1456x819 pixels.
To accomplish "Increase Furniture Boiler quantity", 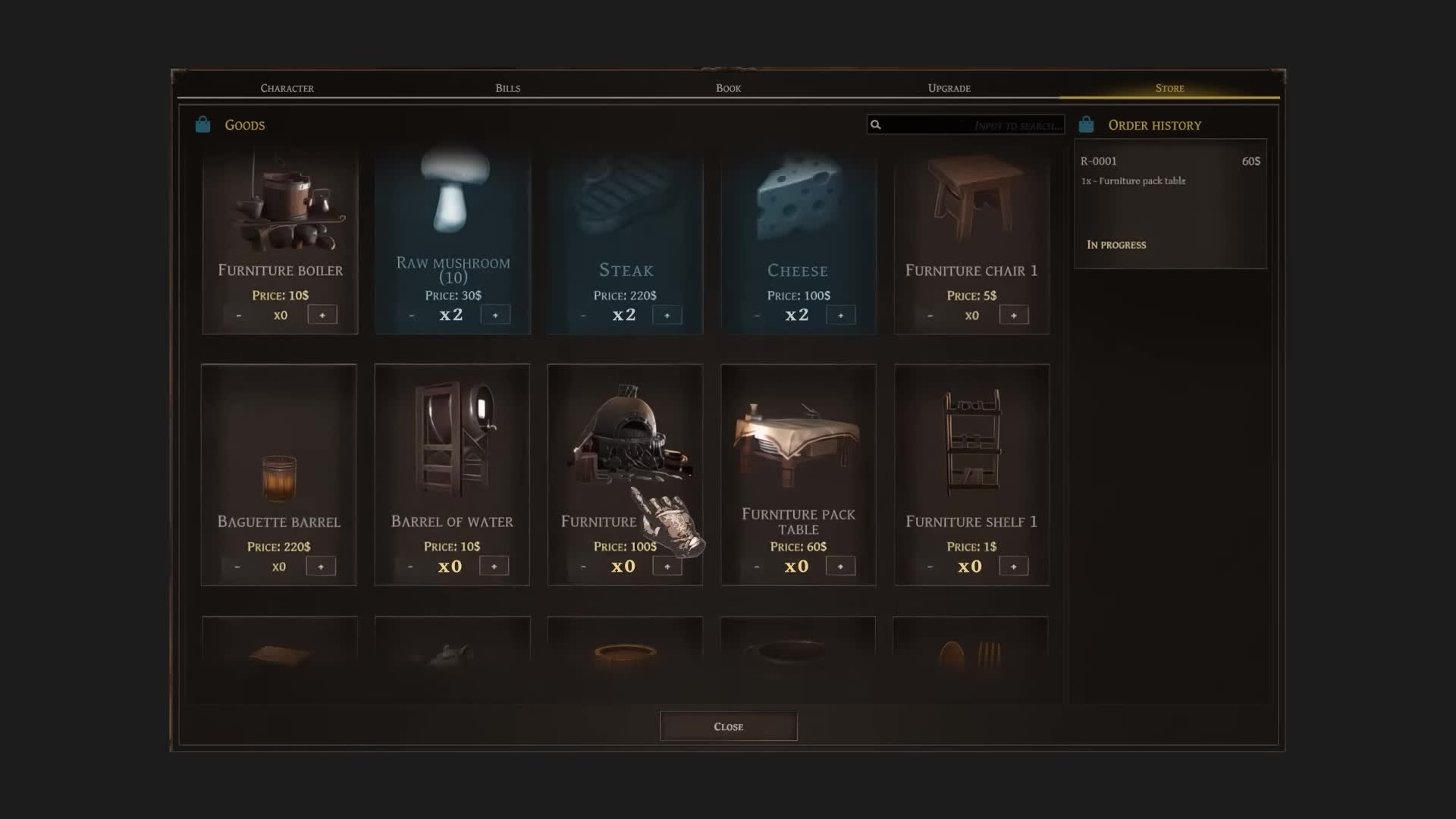I will [322, 315].
